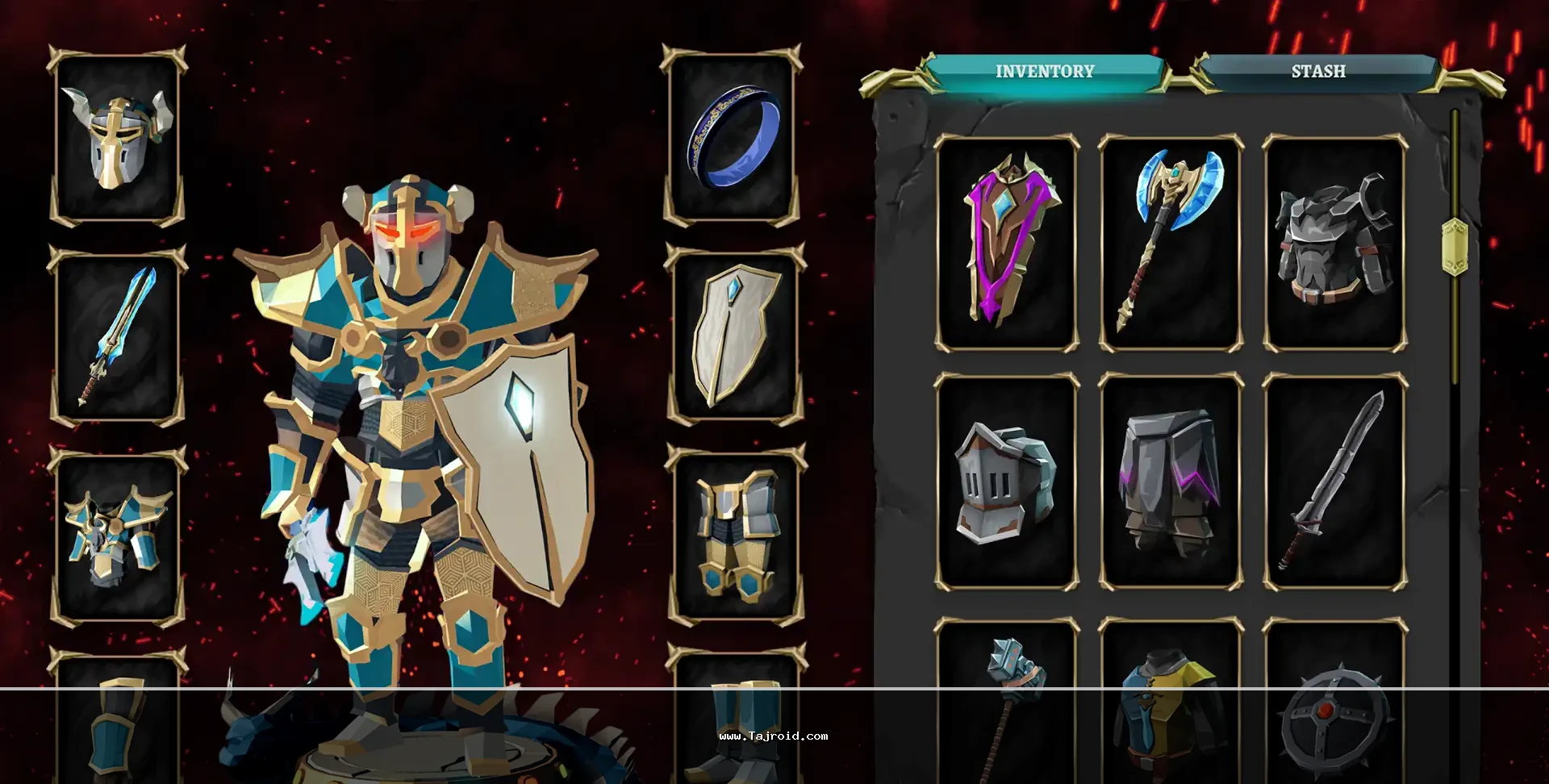Select the gray visor helmet in inventory
1549x784 pixels.
pos(1007,482)
